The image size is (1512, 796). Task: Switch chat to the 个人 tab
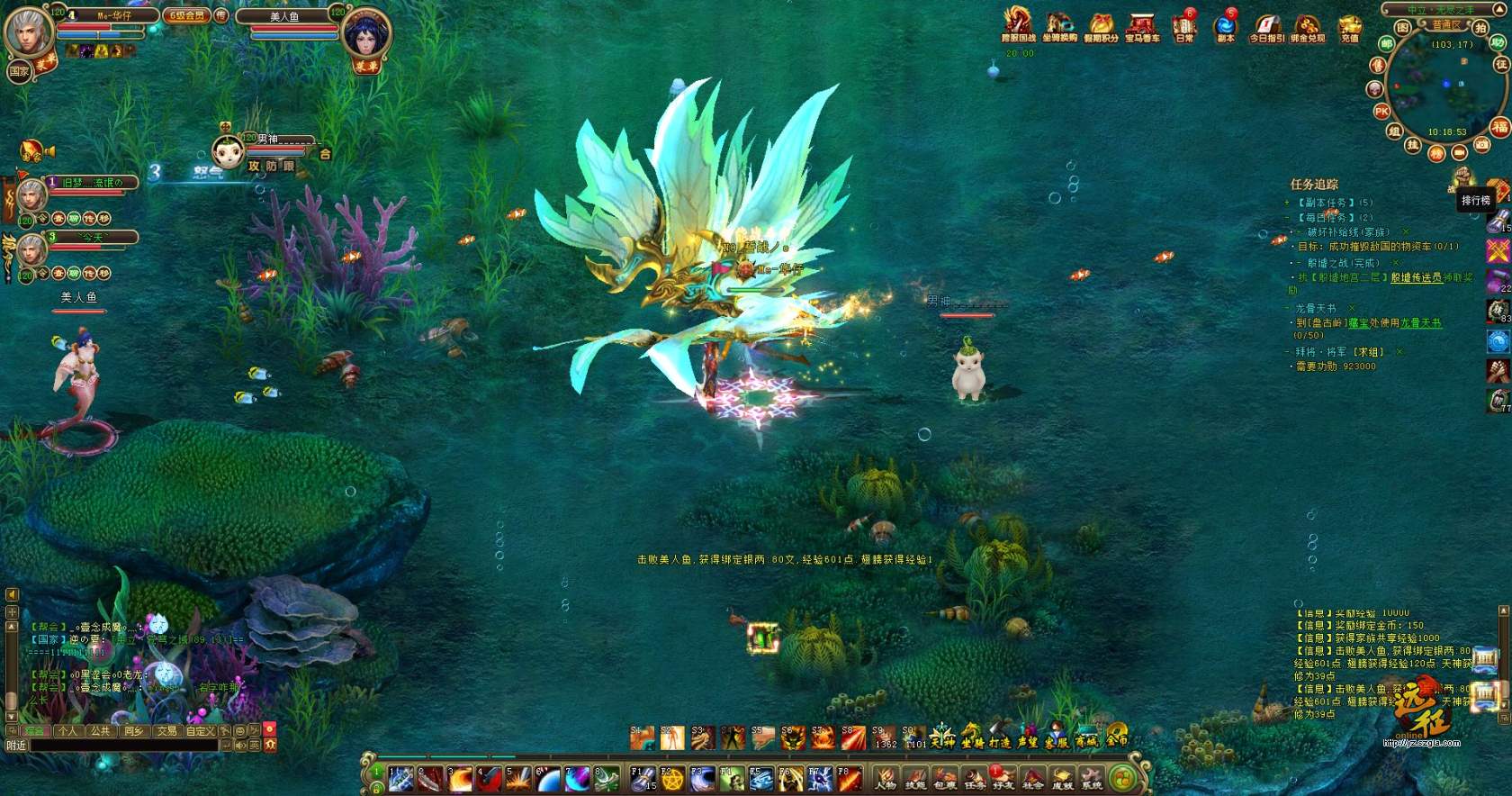pyautogui.click(x=67, y=731)
